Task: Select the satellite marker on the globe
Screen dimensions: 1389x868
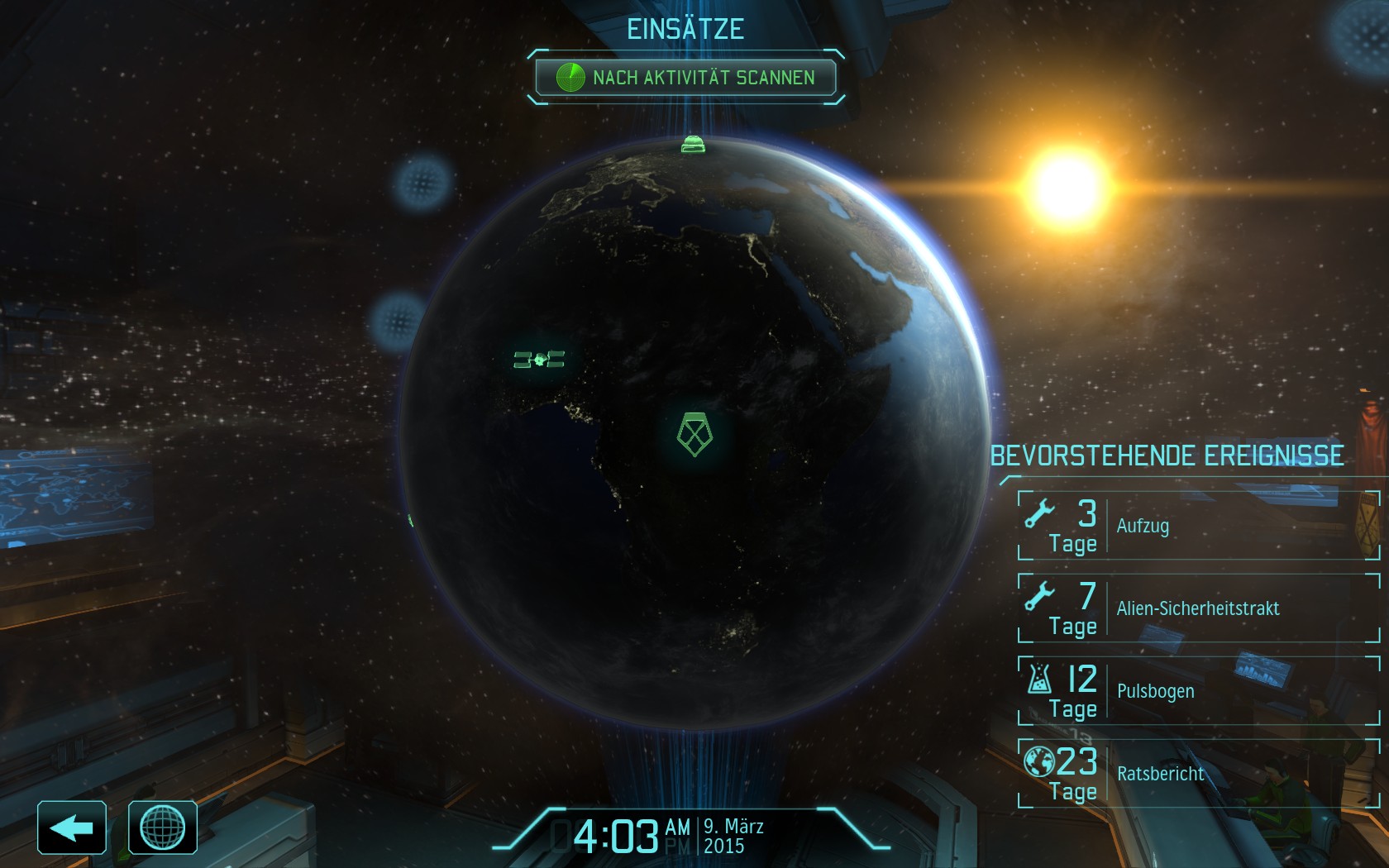Action: click(x=539, y=360)
